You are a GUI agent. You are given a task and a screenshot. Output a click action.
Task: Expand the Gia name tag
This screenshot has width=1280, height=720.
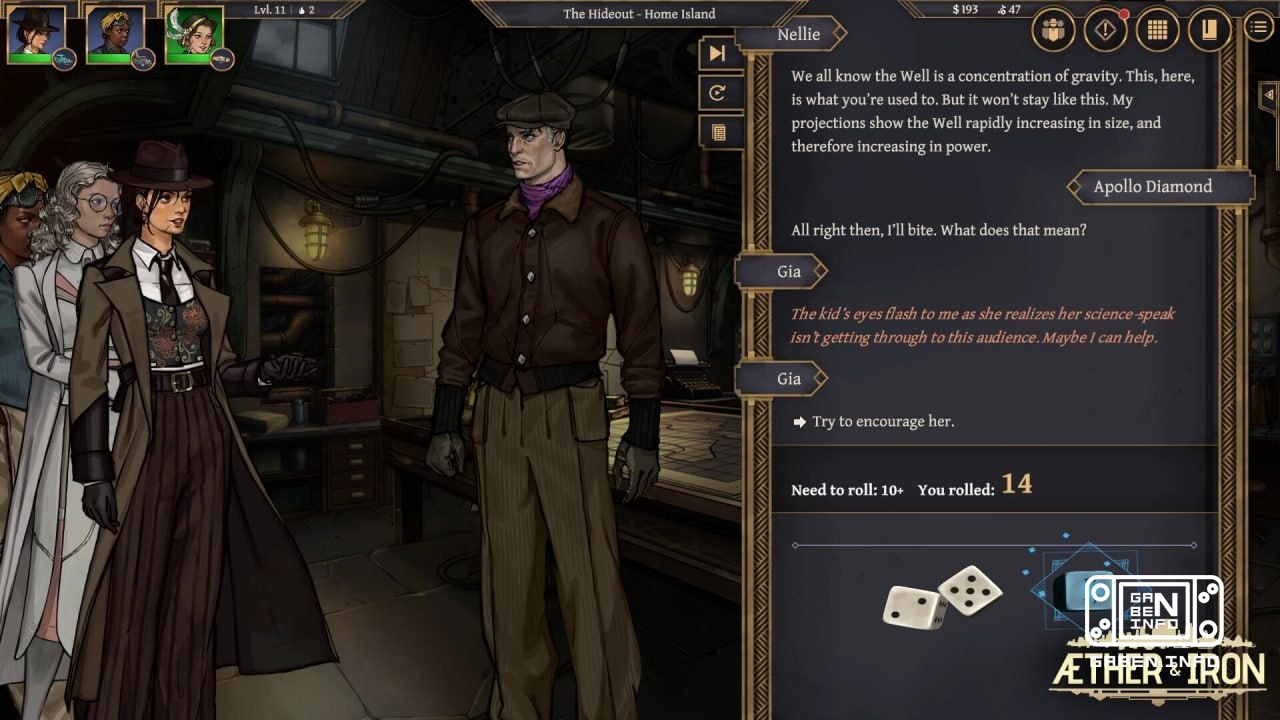click(789, 271)
